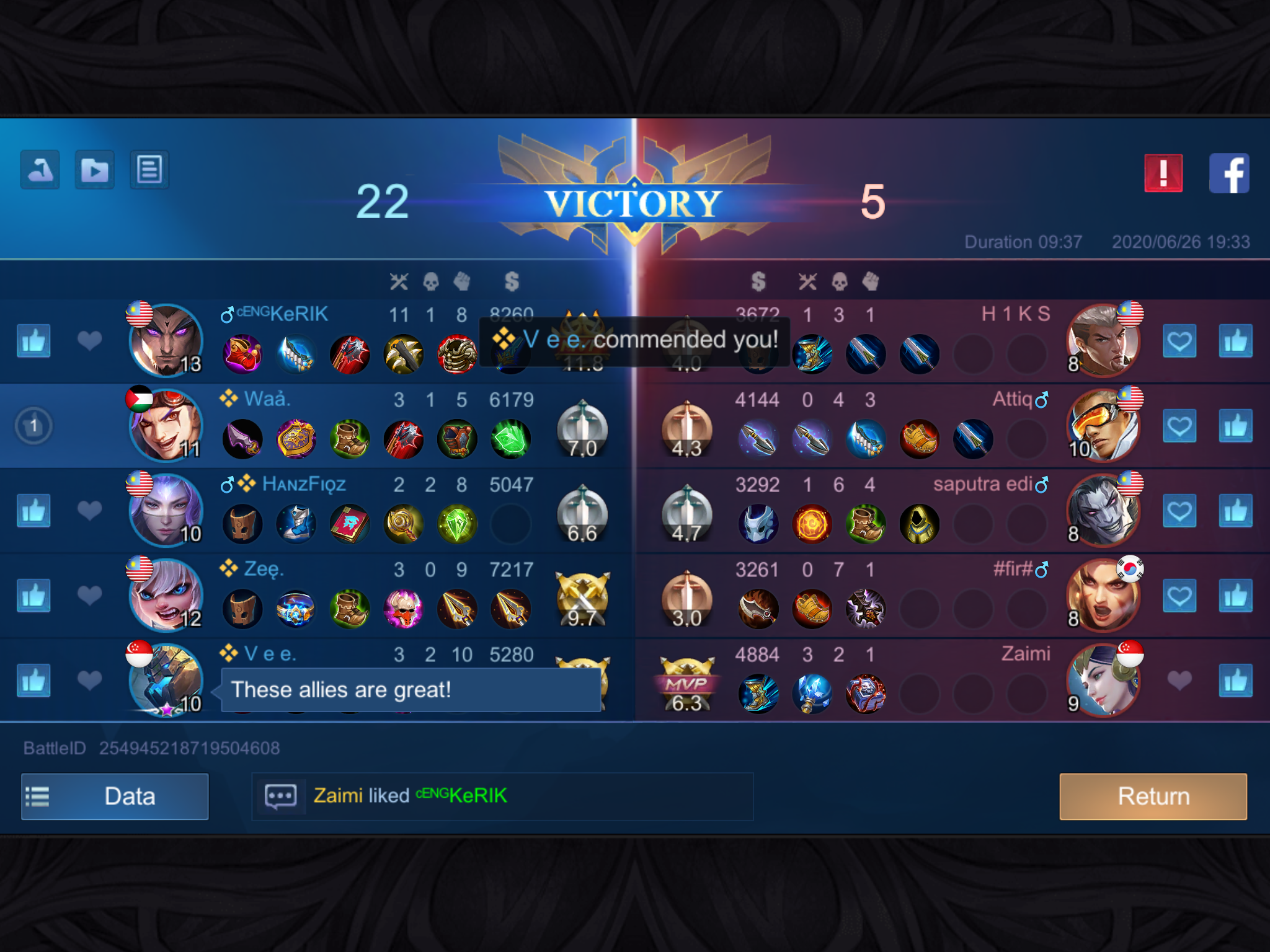Open the replay video icon
This screenshot has width=1270, height=952.
[94, 169]
